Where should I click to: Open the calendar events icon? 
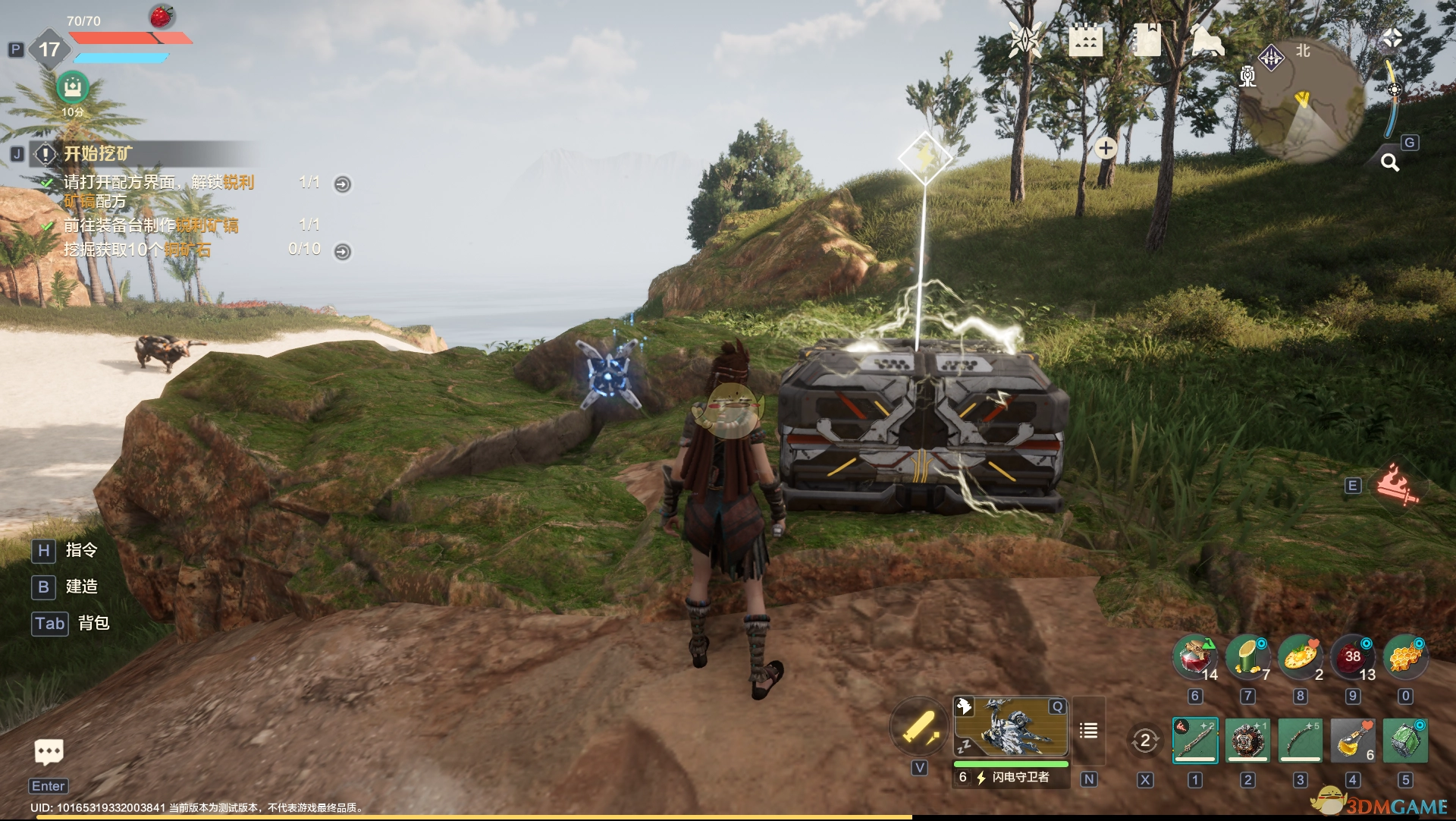pyautogui.click(x=1085, y=39)
